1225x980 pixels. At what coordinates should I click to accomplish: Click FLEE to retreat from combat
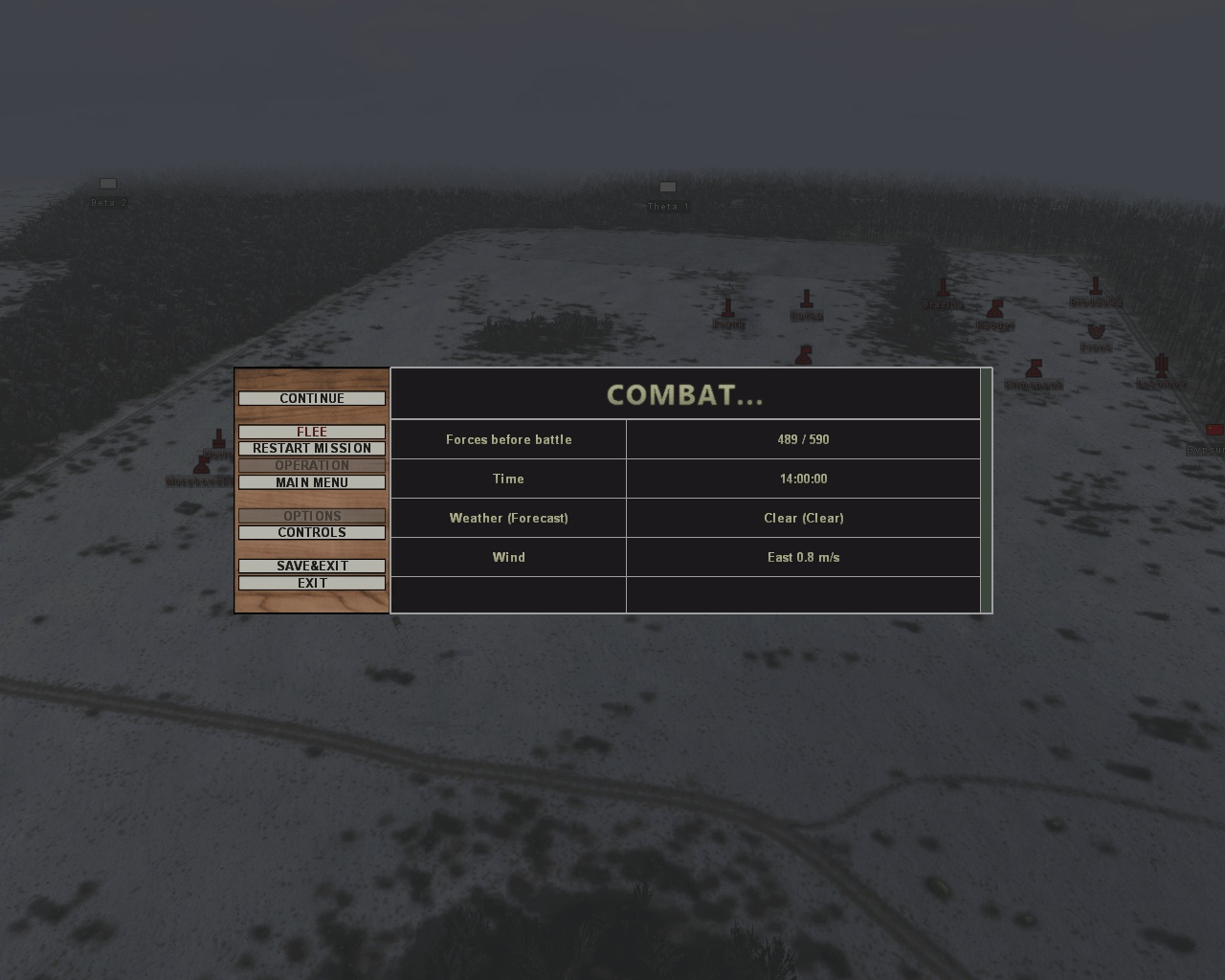[312, 432]
